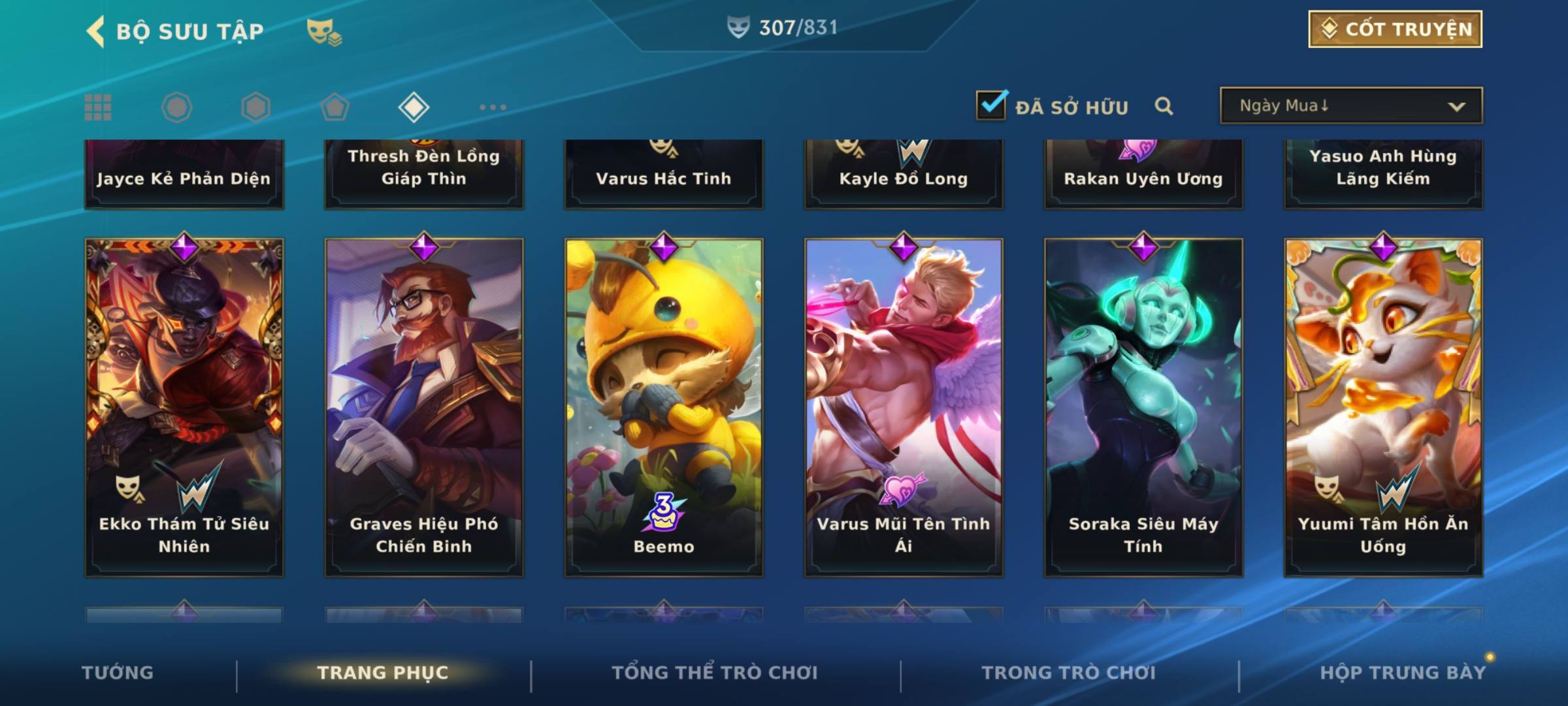Show more filters via three dots
The image size is (1568, 706).
click(493, 107)
